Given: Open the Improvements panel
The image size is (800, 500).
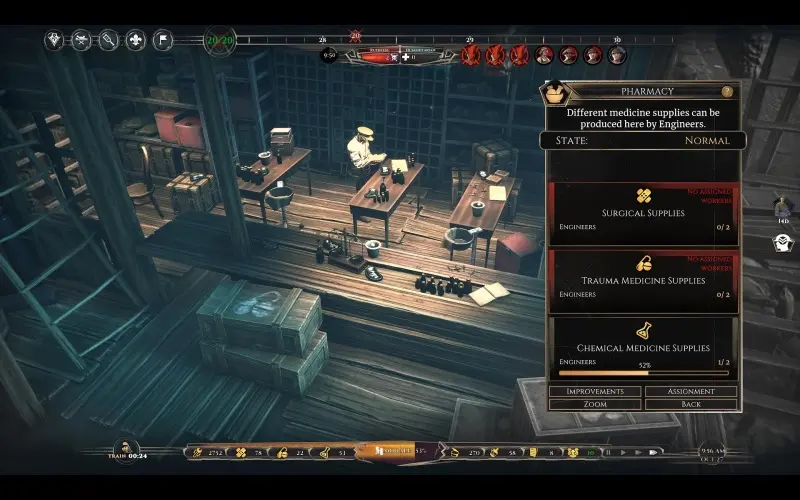Looking at the screenshot, I should pos(596,391).
